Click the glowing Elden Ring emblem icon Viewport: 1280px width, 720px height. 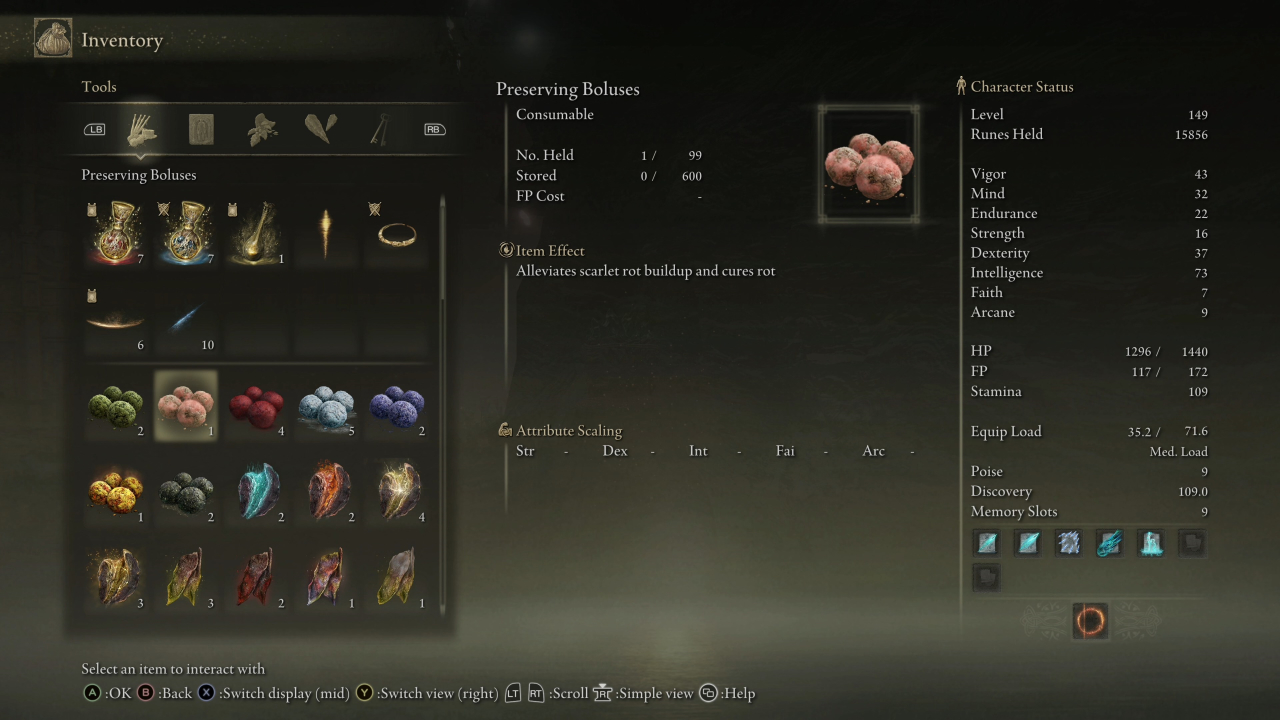(1090, 620)
